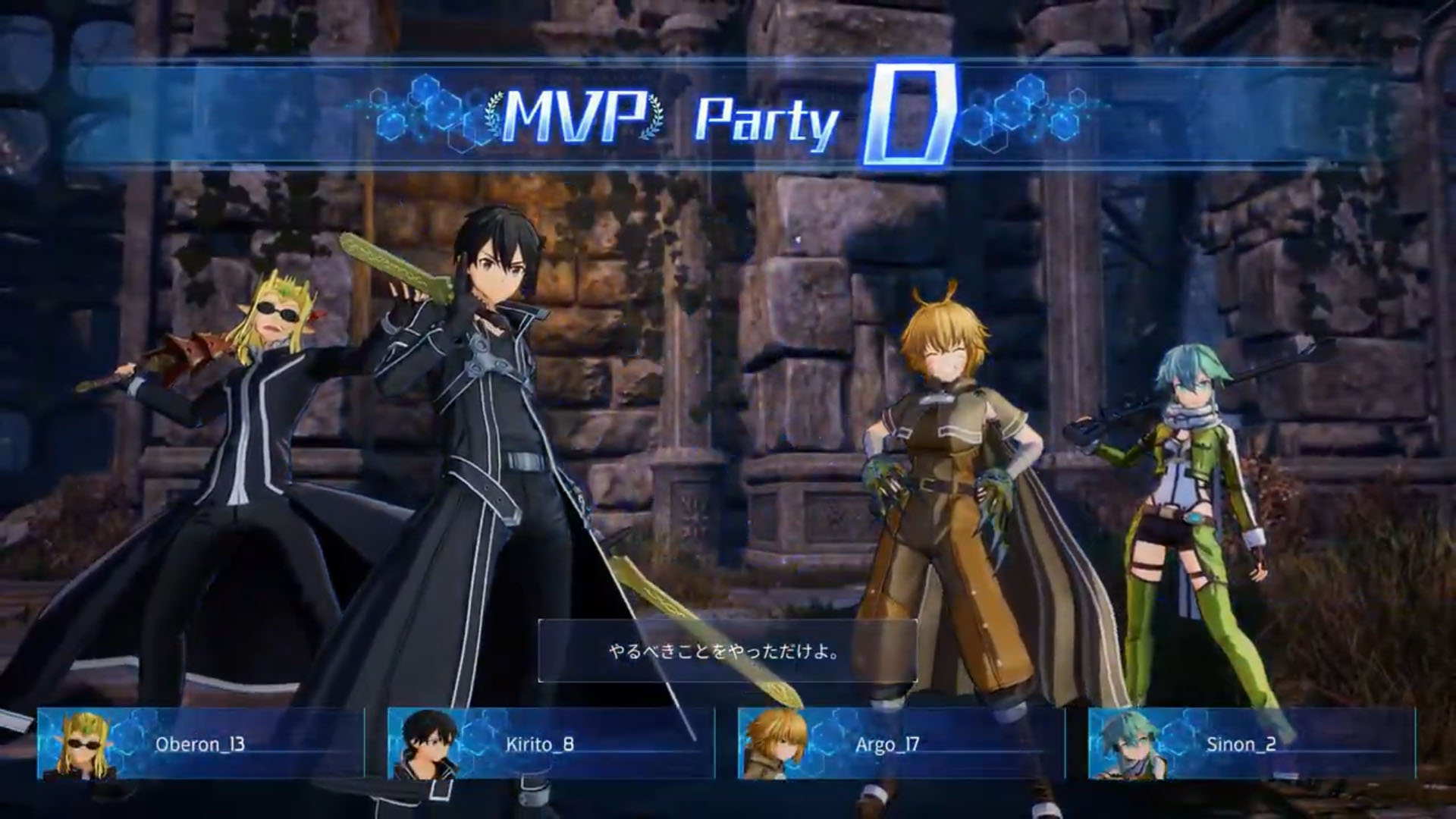Click the Argo_17 player panel
This screenshot has width=1456, height=819.
901,744
